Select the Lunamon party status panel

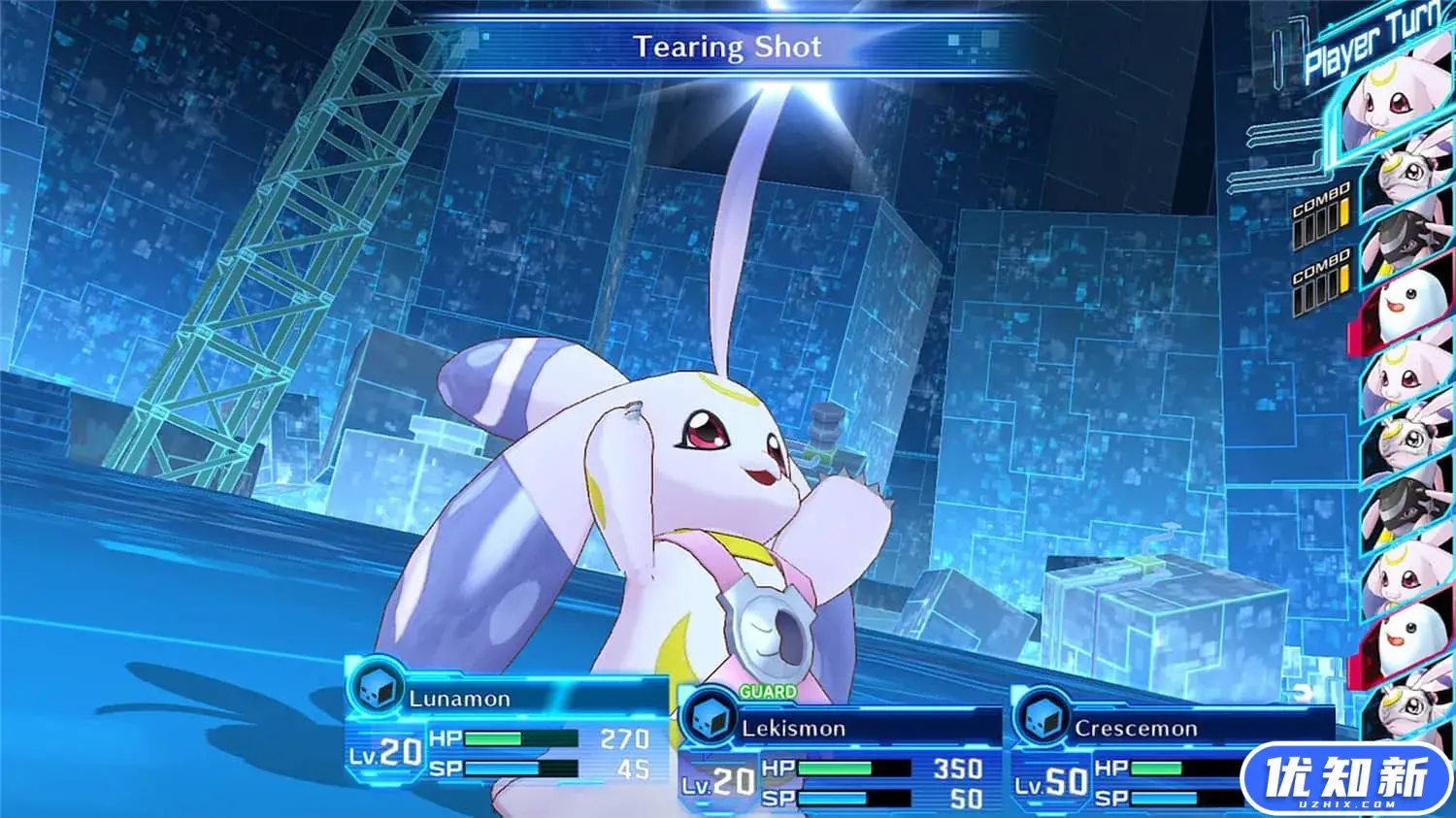507,723
